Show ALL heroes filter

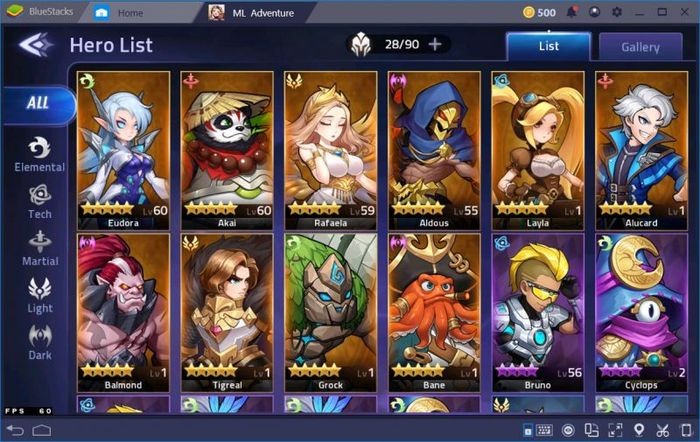click(38, 102)
